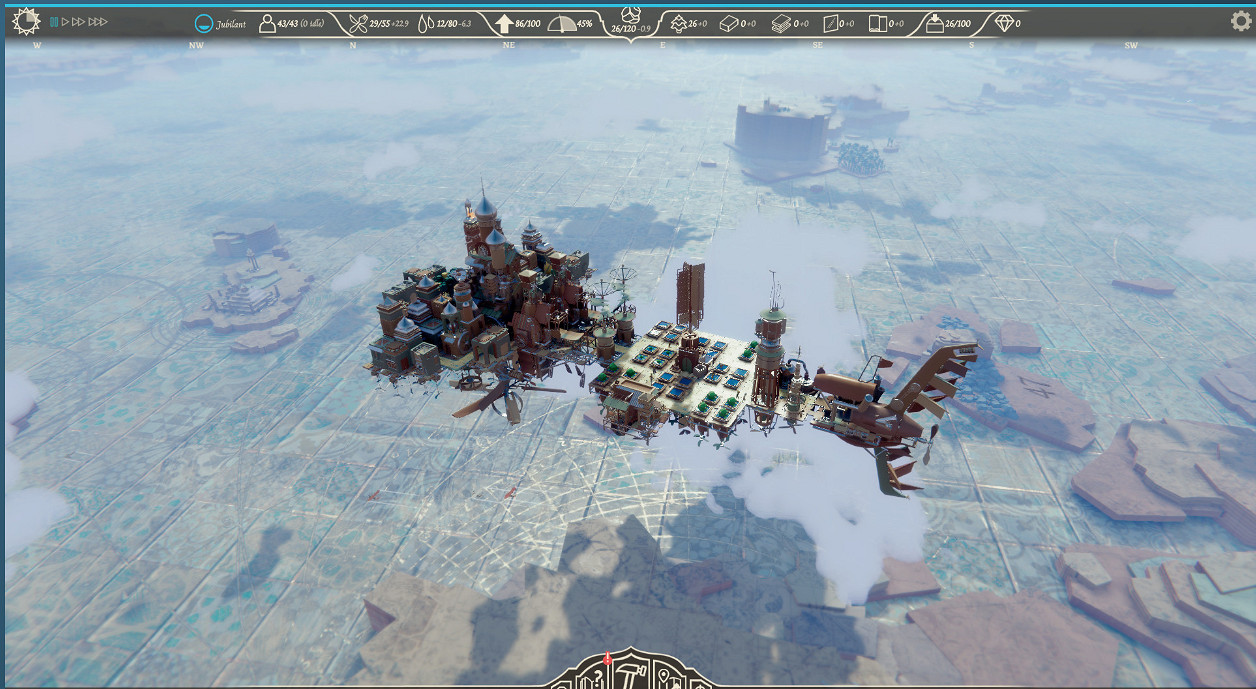Open settings with the gear icon
The image size is (1256, 689).
point(1240,21)
